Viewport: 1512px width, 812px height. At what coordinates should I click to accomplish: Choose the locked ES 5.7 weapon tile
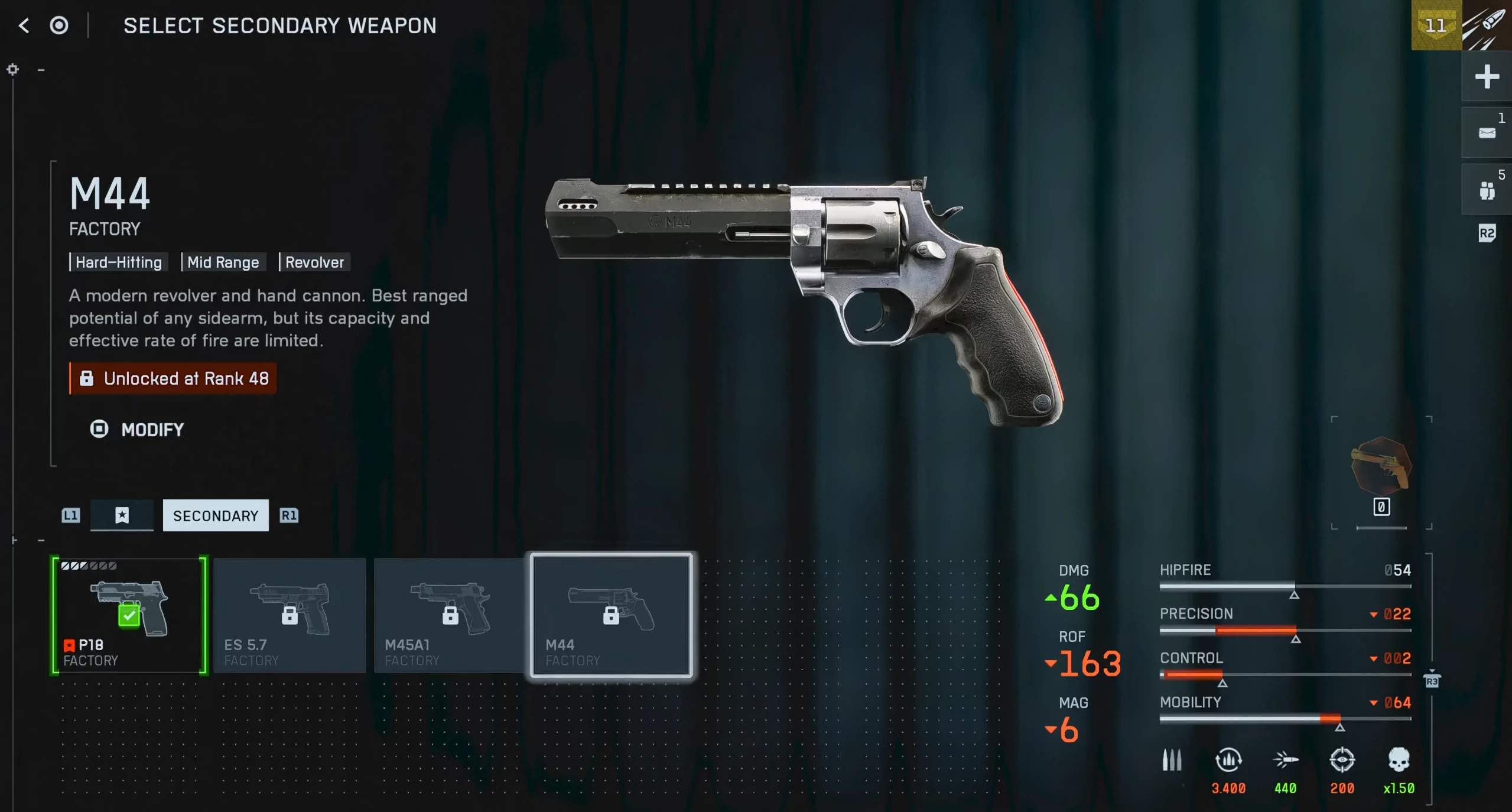[290, 615]
